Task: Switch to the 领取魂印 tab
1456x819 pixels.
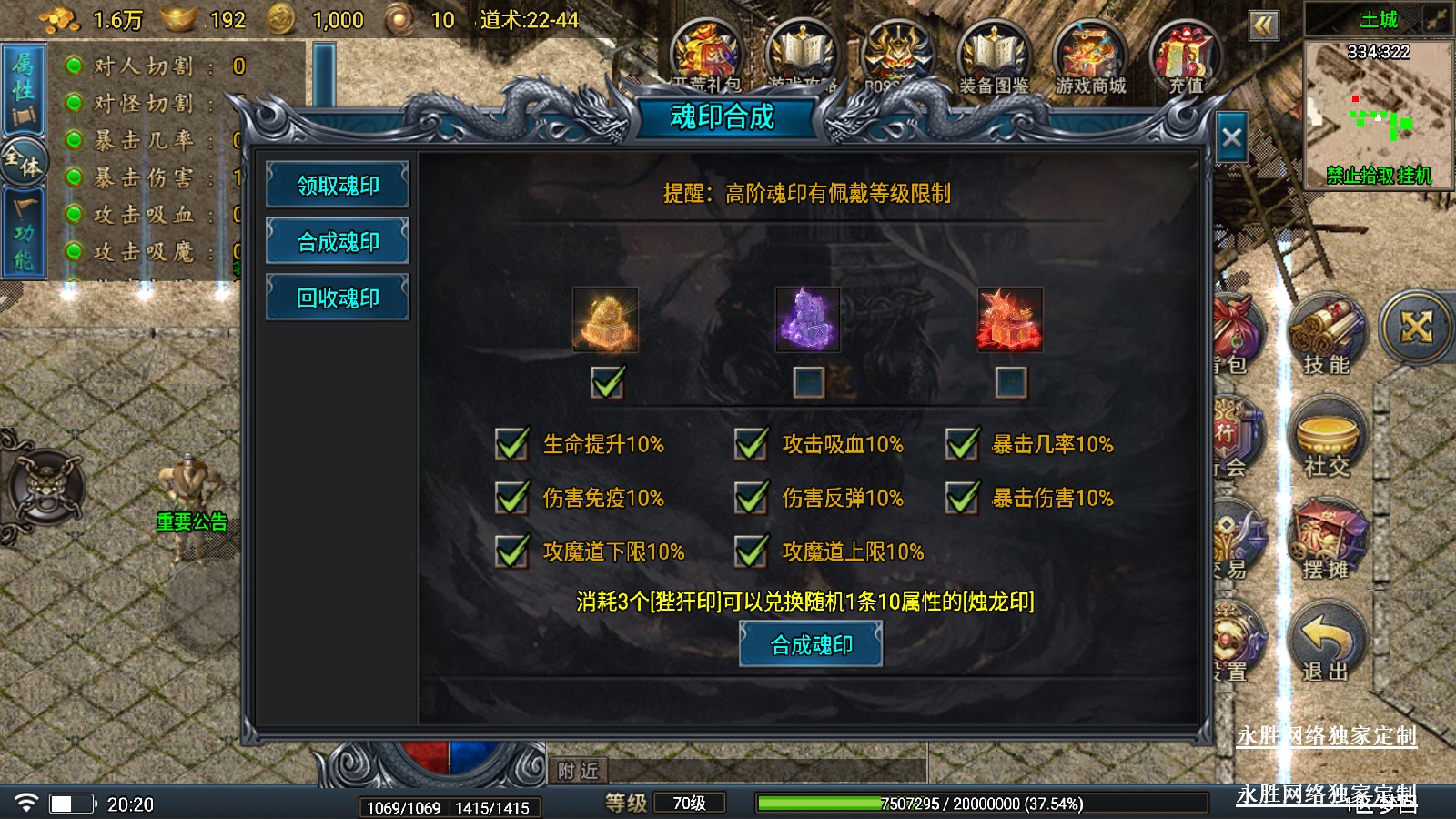Action: point(338,186)
